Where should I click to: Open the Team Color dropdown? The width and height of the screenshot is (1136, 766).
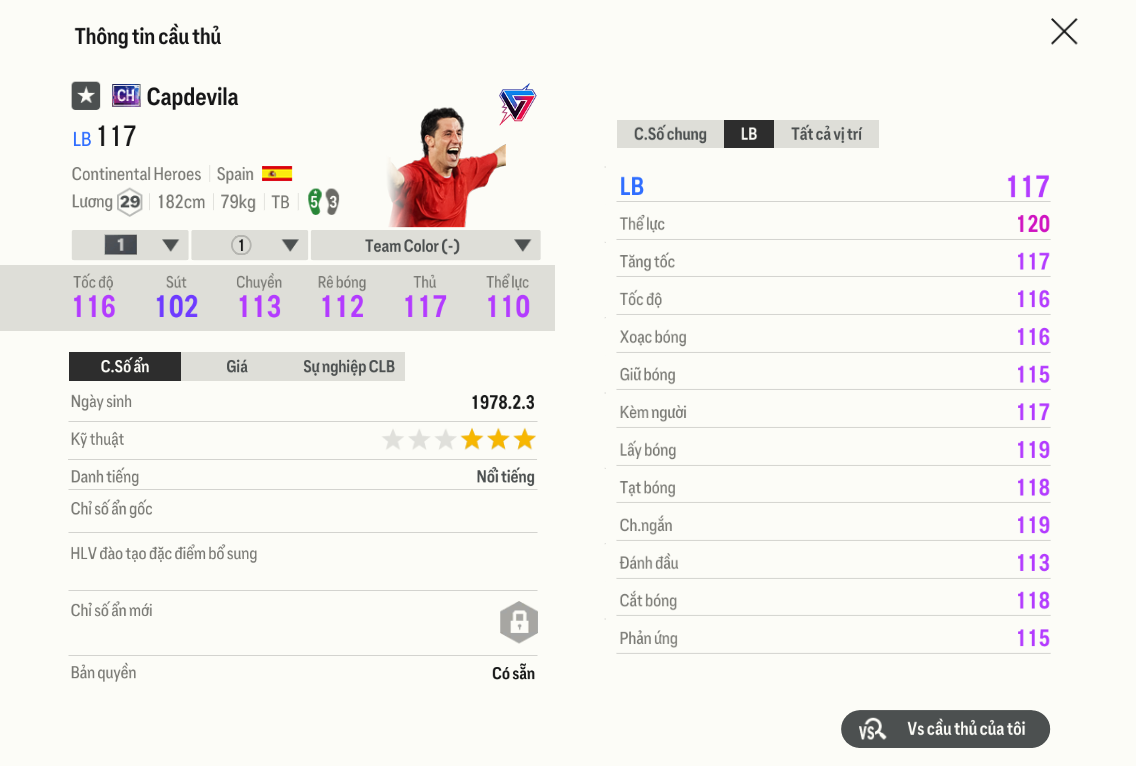[425, 246]
